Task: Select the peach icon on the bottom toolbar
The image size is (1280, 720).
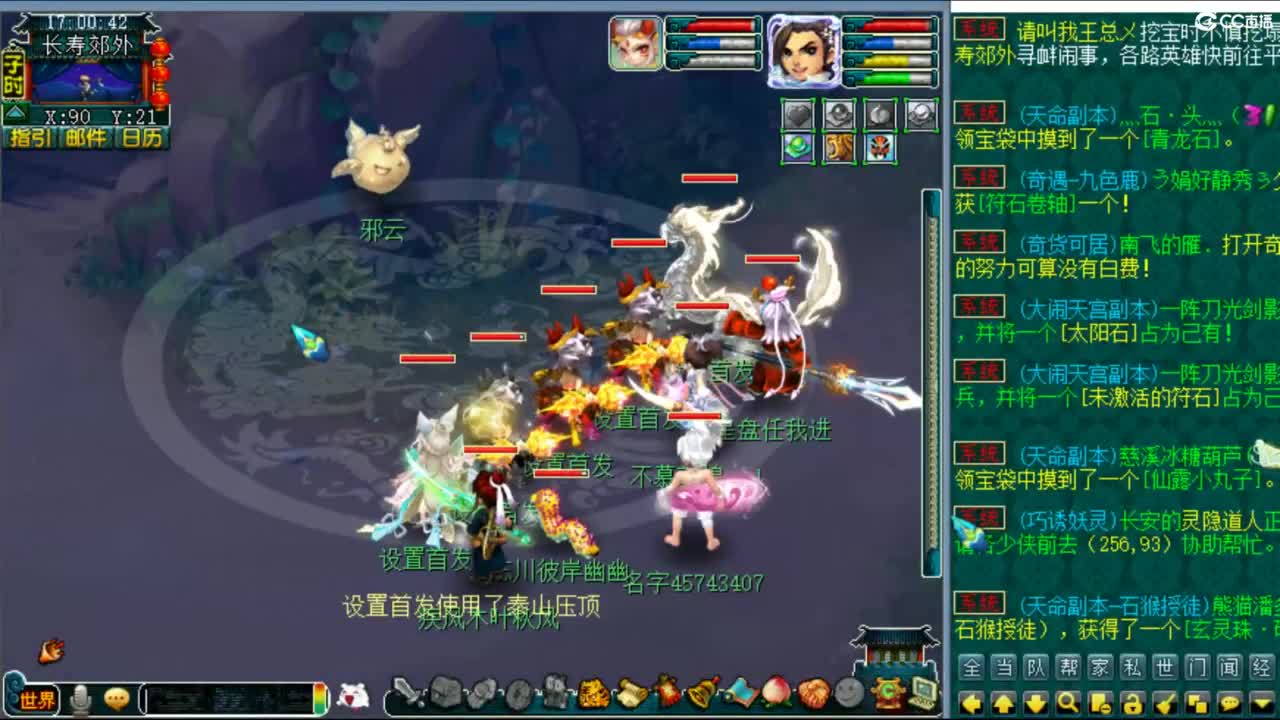Action: pyautogui.click(x=775, y=693)
